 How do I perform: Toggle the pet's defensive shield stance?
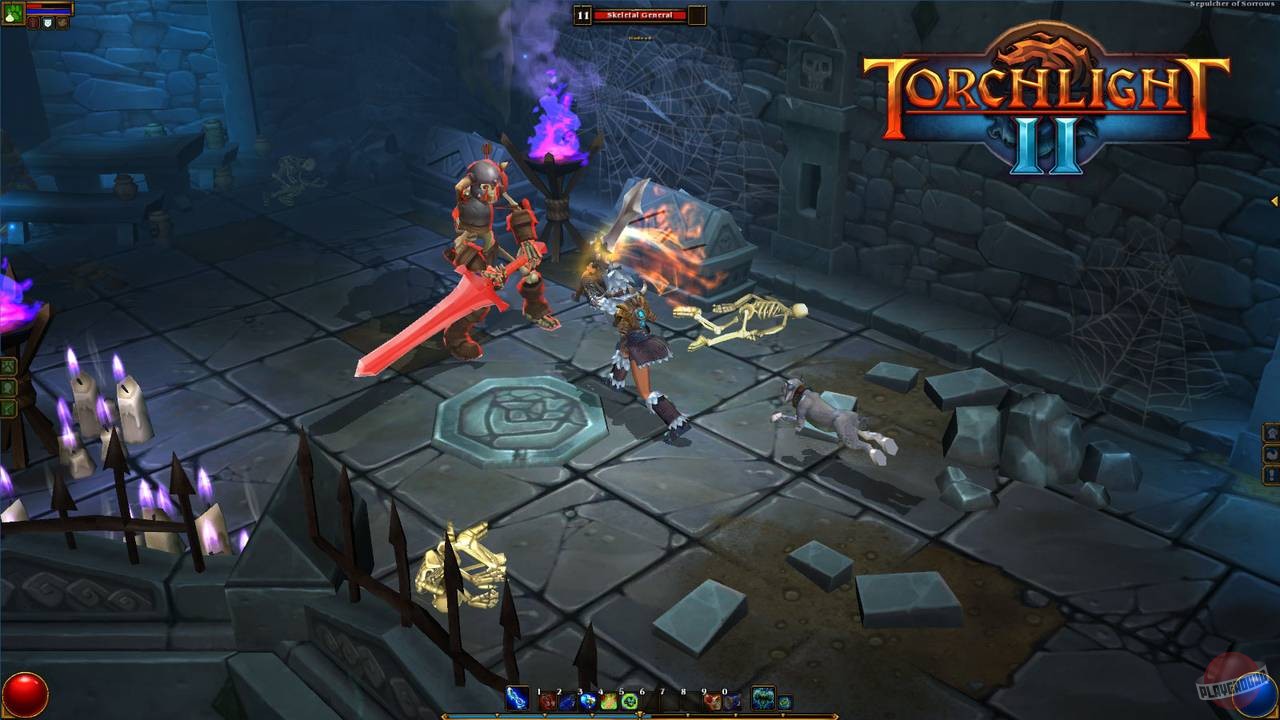pos(48,23)
